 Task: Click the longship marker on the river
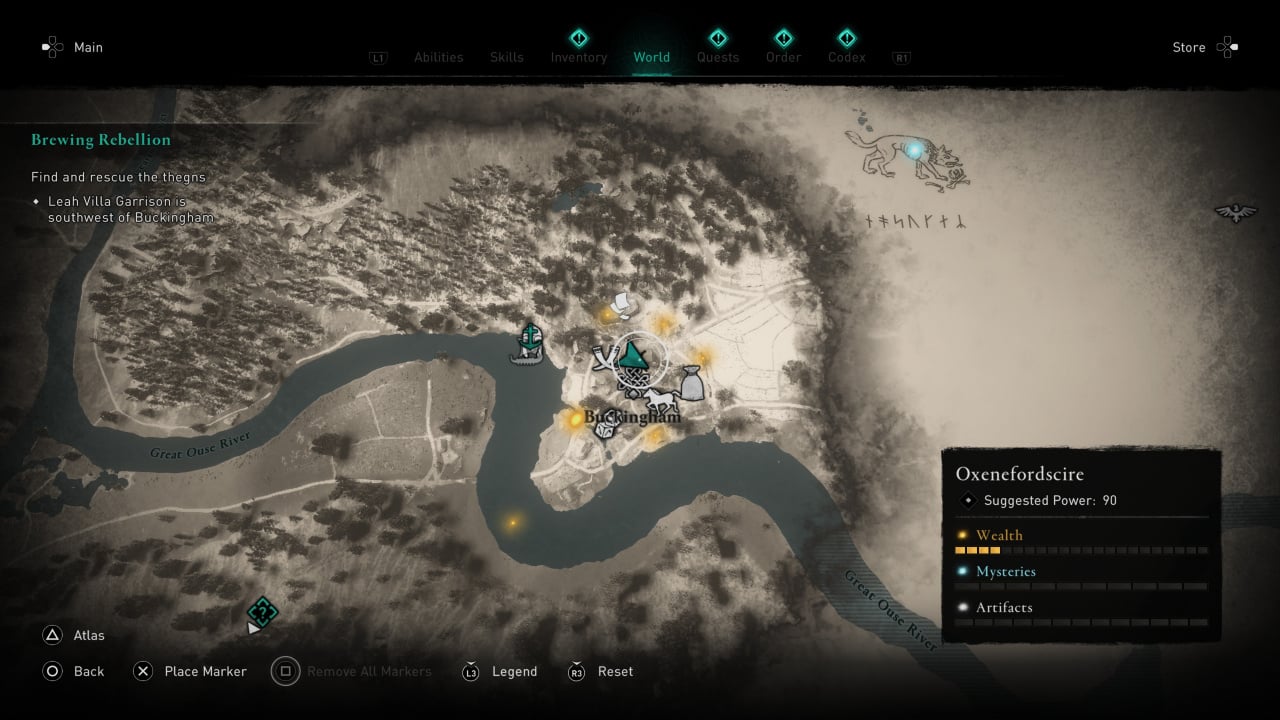click(x=527, y=343)
